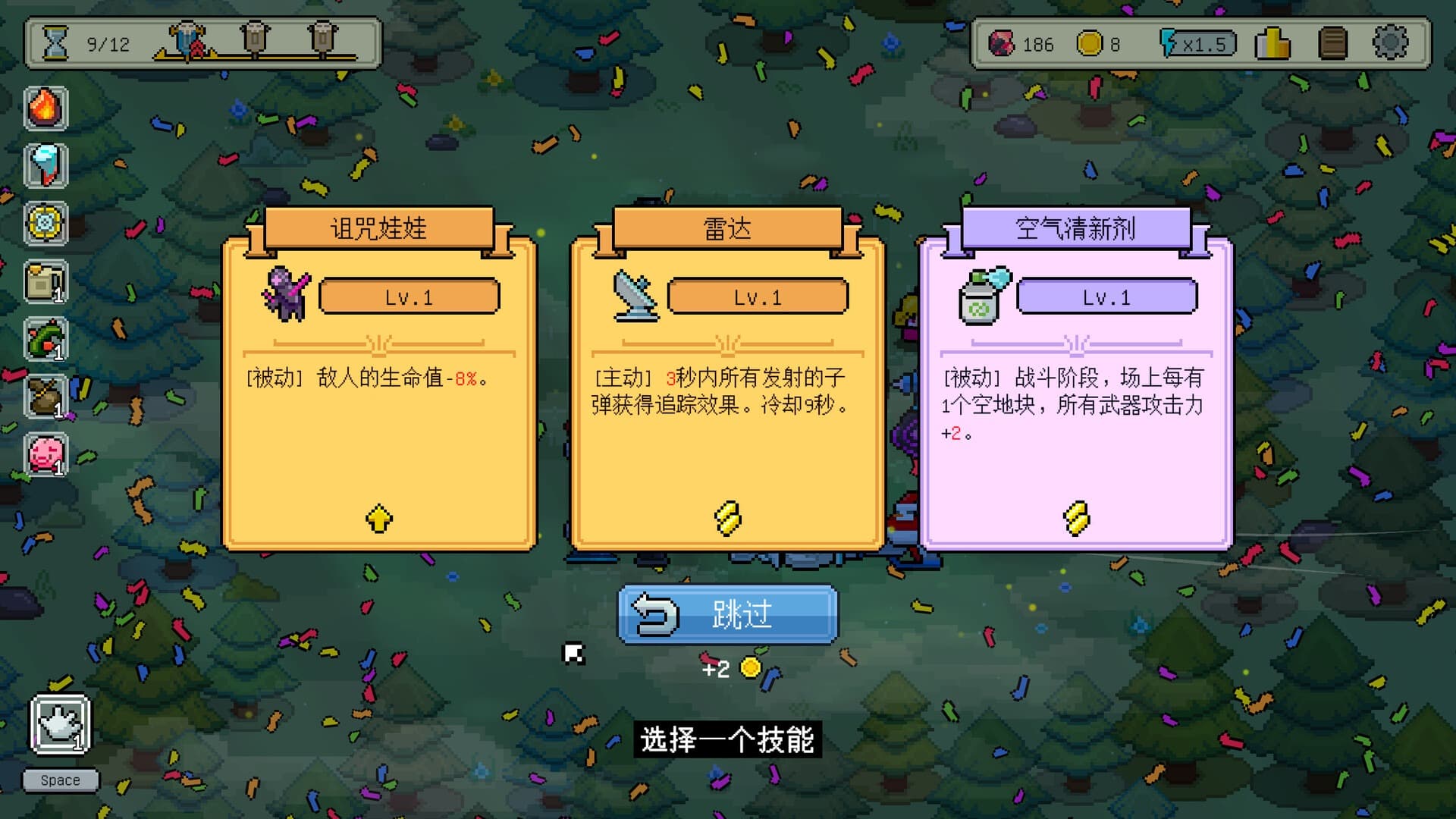Toggle the x1.5 game speed control
Image resolution: width=1456 pixels, height=819 pixels.
coord(1196,45)
